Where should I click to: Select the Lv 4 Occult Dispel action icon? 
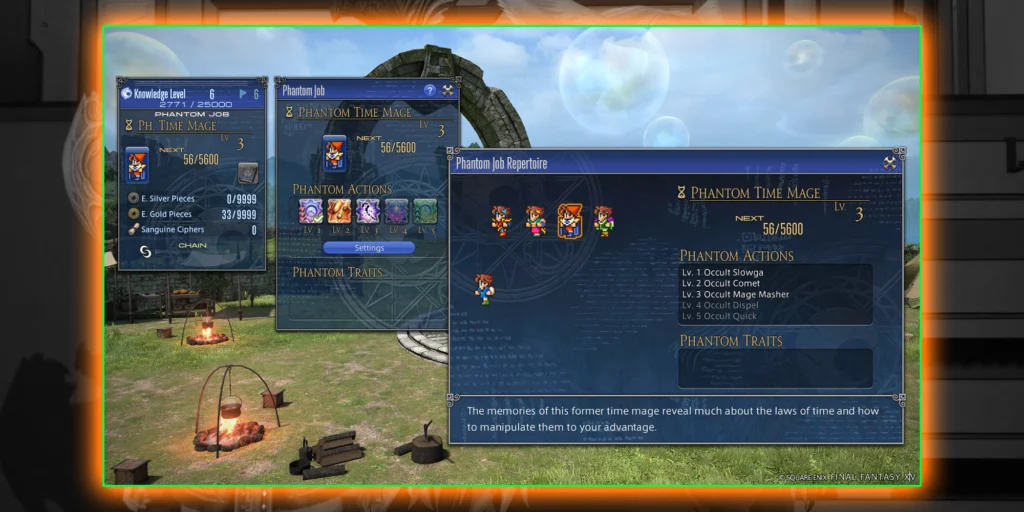click(x=396, y=211)
